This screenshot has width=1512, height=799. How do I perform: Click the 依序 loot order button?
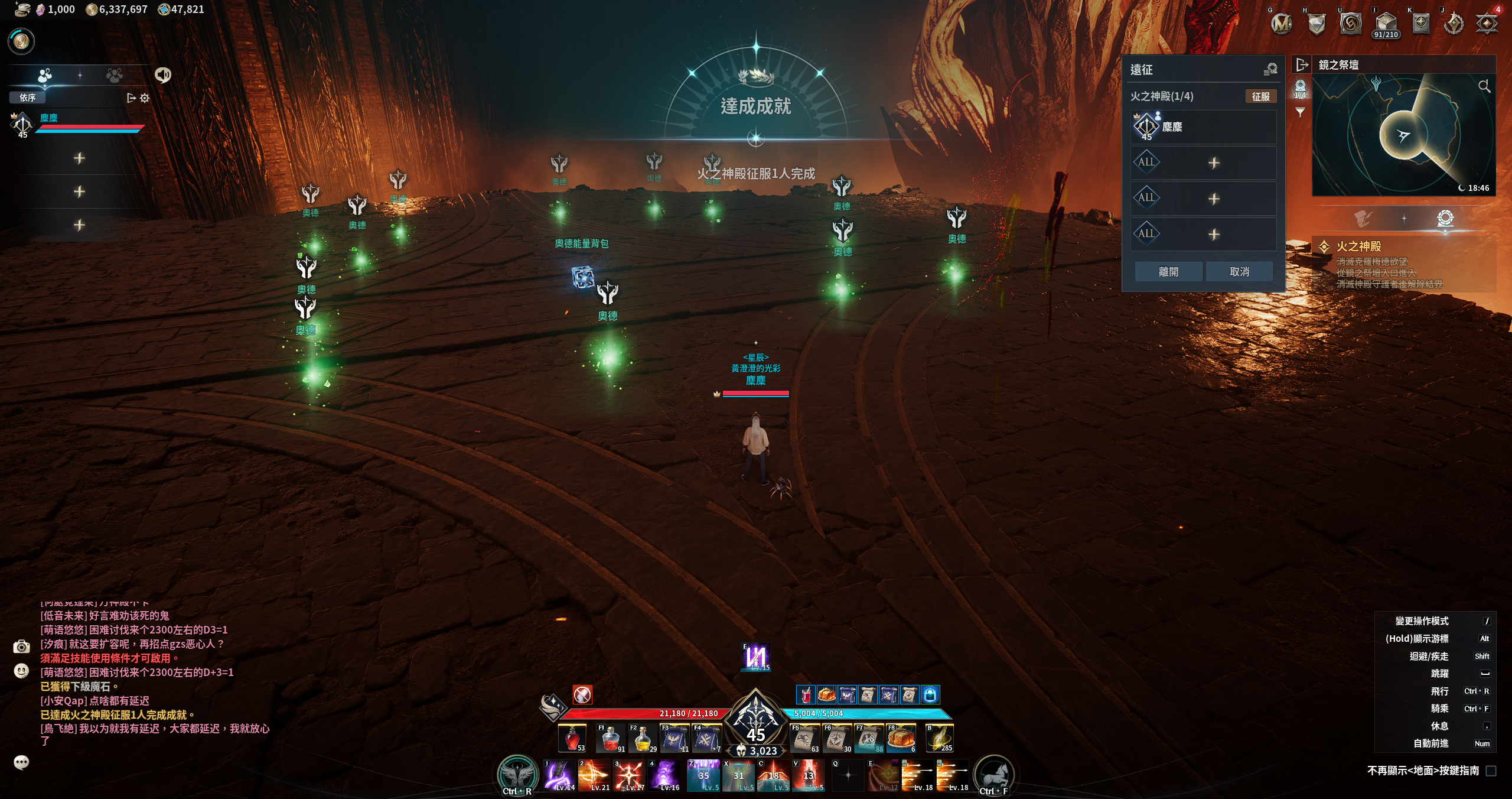tap(27, 98)
